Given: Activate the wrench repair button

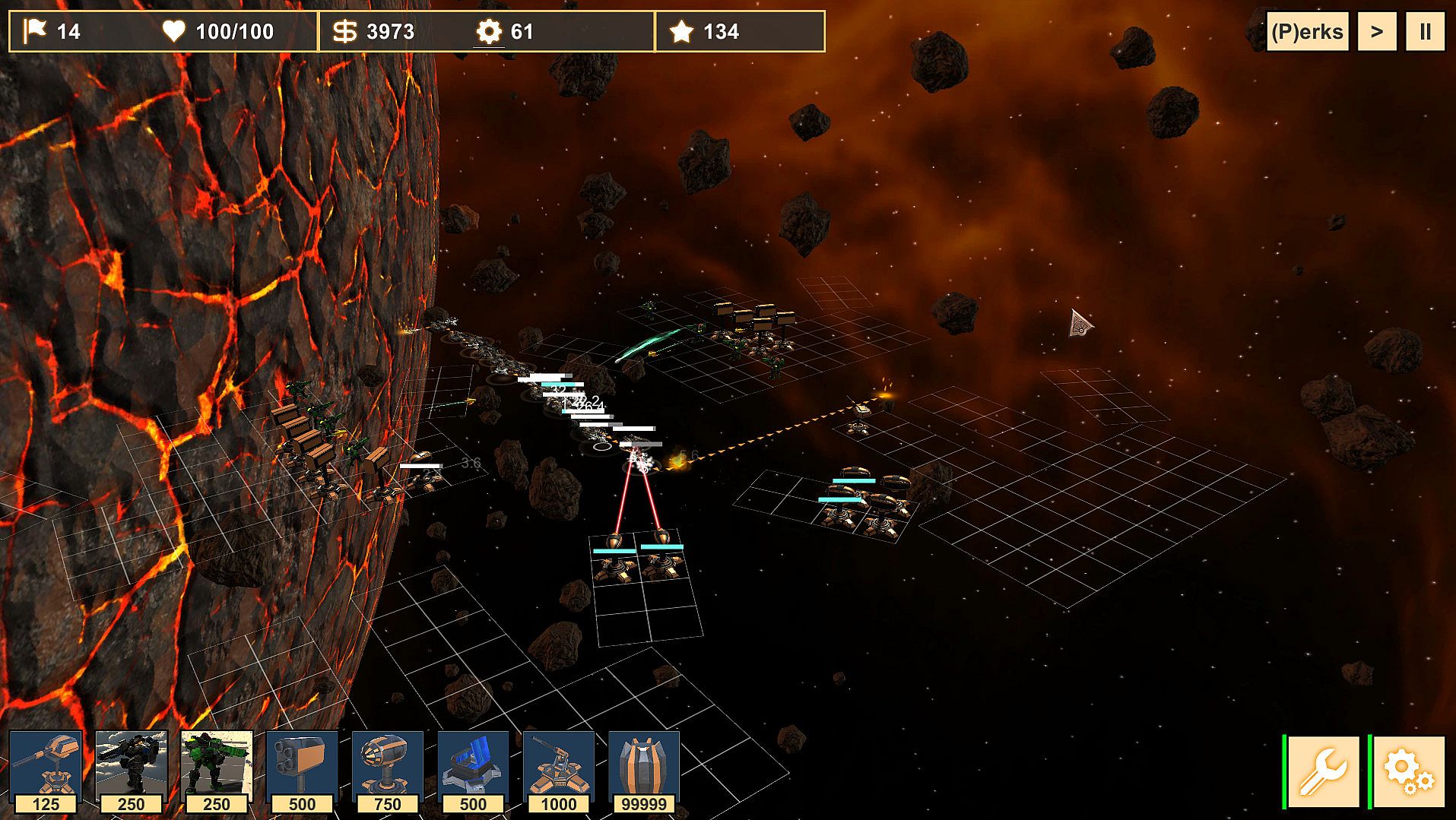Looking at the screenshot, I should point(1323,771).
